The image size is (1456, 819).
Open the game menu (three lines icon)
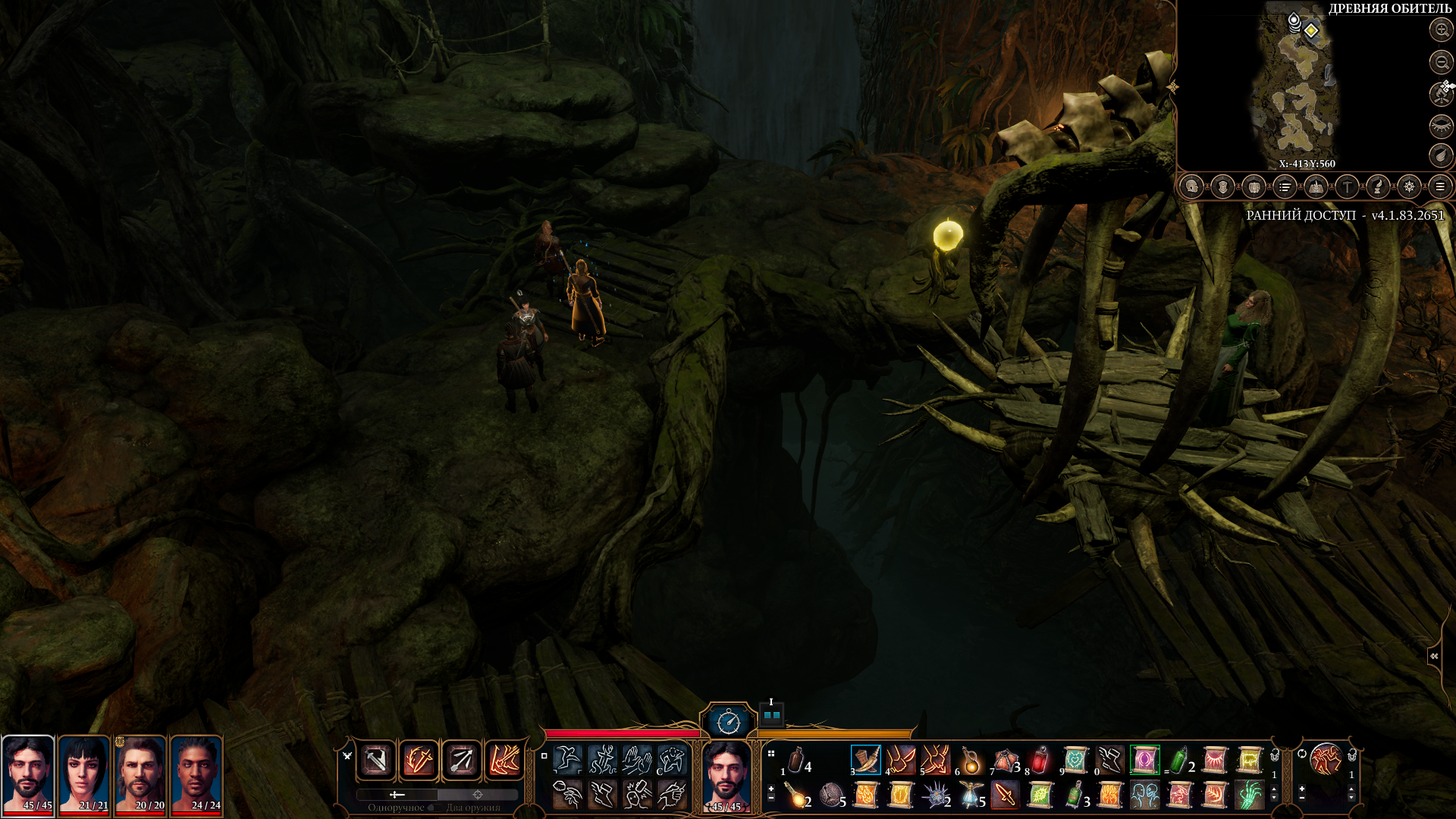1440,187
